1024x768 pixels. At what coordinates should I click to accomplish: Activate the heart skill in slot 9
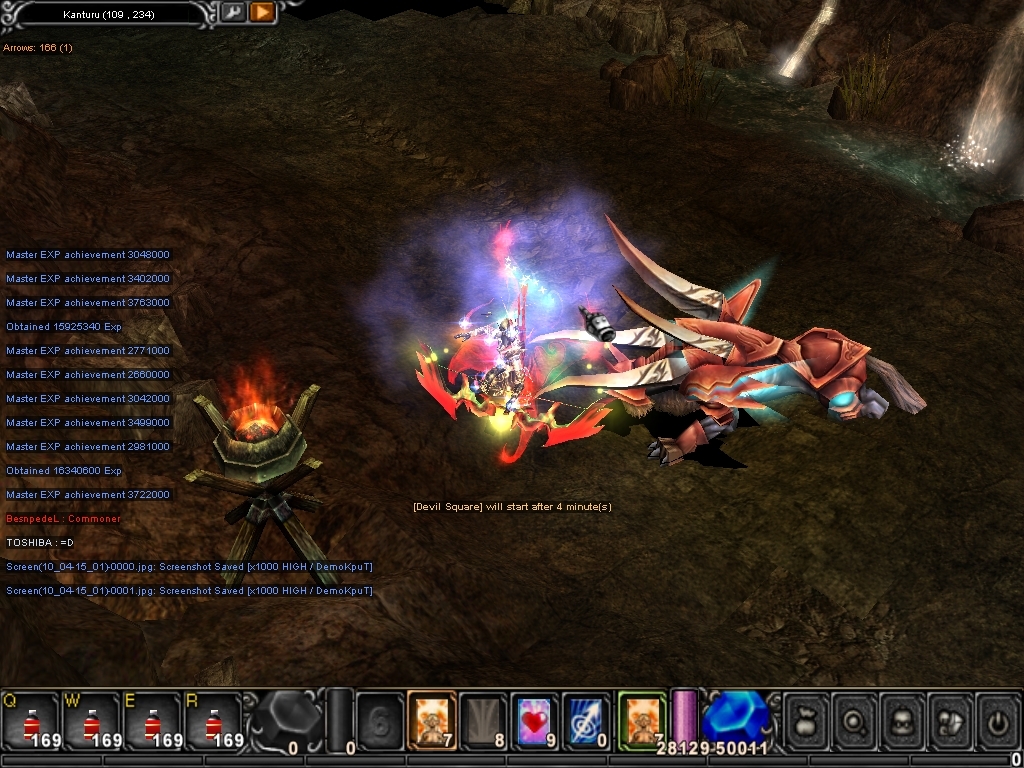(x=536, y=720)
